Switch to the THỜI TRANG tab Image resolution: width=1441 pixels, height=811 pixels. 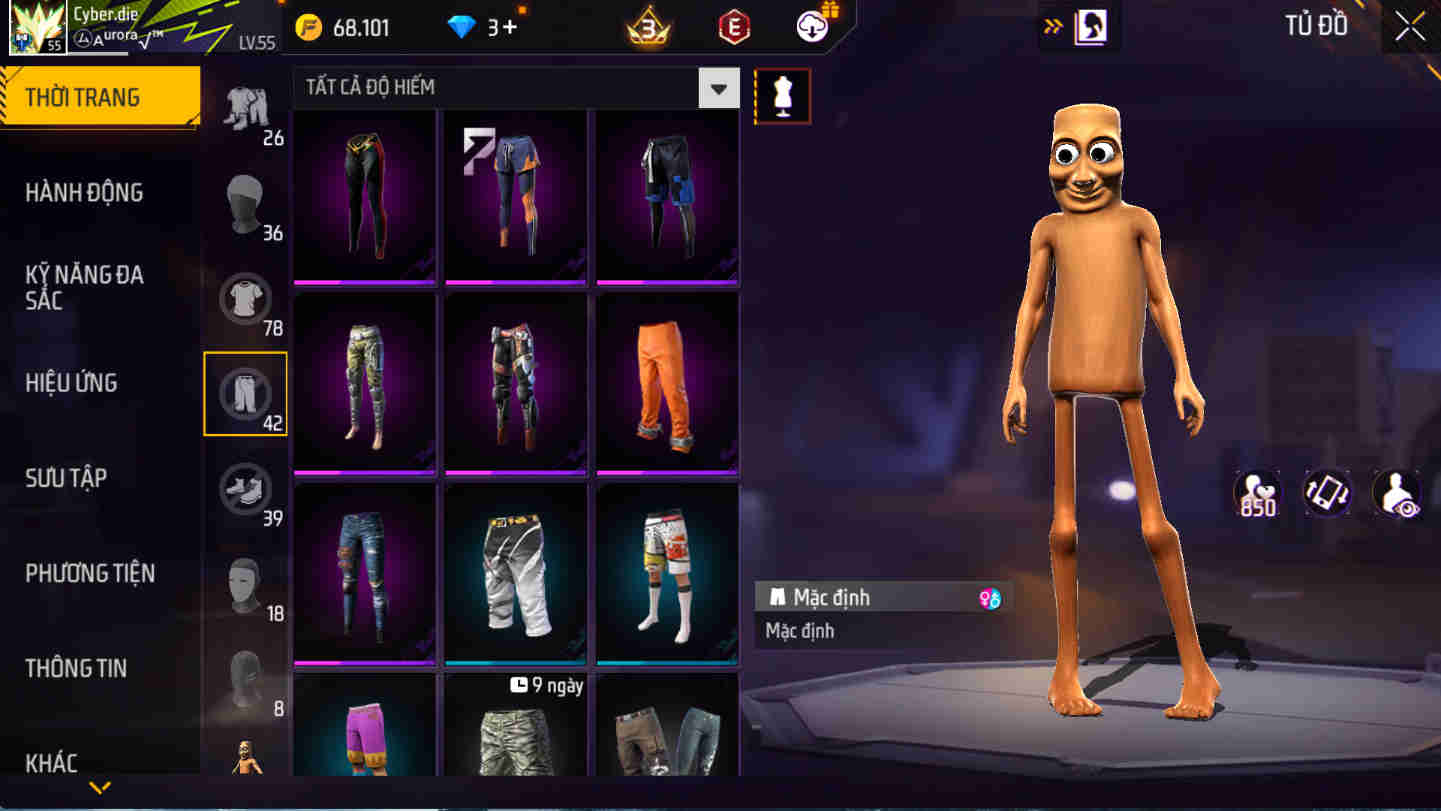tap(100, 96)
